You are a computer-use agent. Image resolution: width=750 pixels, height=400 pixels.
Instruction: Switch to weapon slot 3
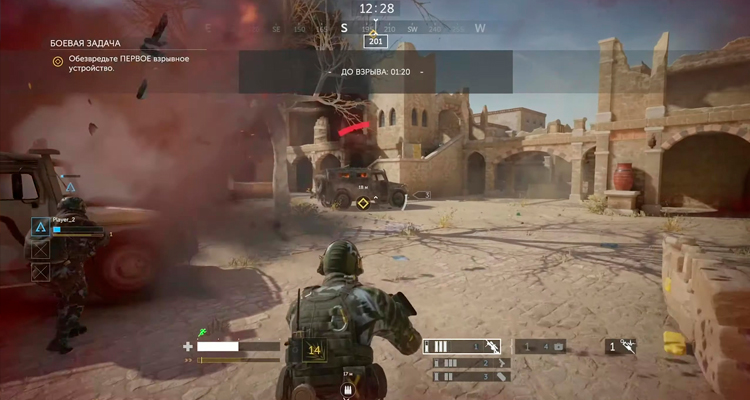pyautogui.click(x=472, y=377)
